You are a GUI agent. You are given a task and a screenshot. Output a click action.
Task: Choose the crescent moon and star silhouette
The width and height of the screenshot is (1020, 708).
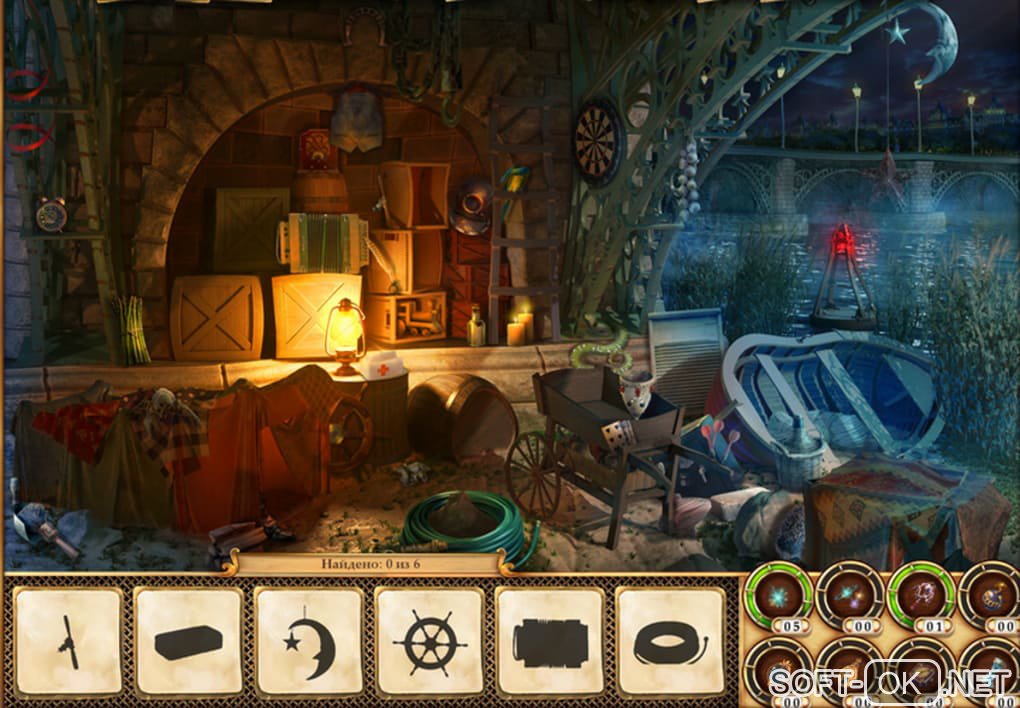pyautogui.click(x=308, y=641)
